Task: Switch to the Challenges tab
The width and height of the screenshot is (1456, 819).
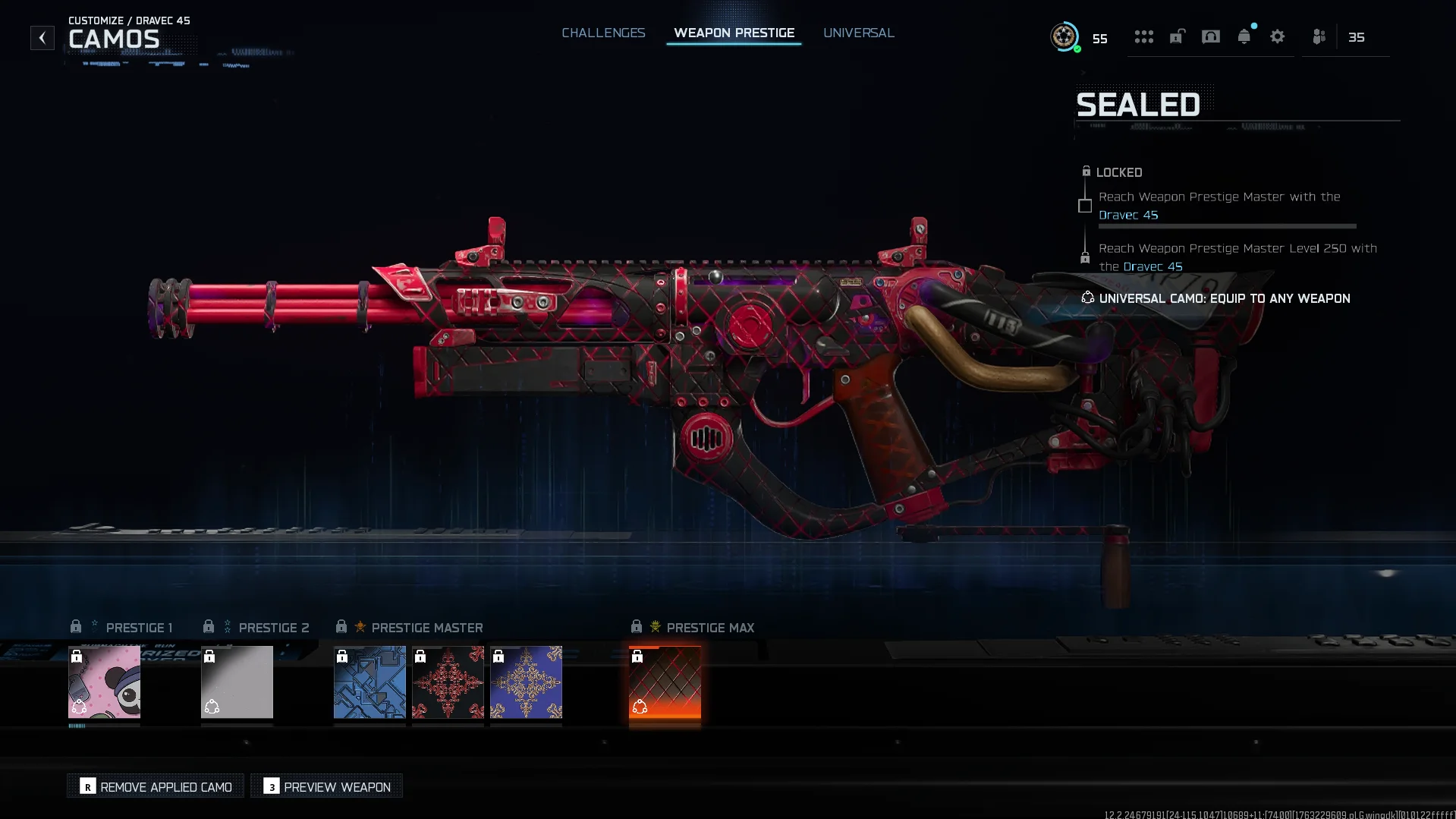Action: coord(603,33)
